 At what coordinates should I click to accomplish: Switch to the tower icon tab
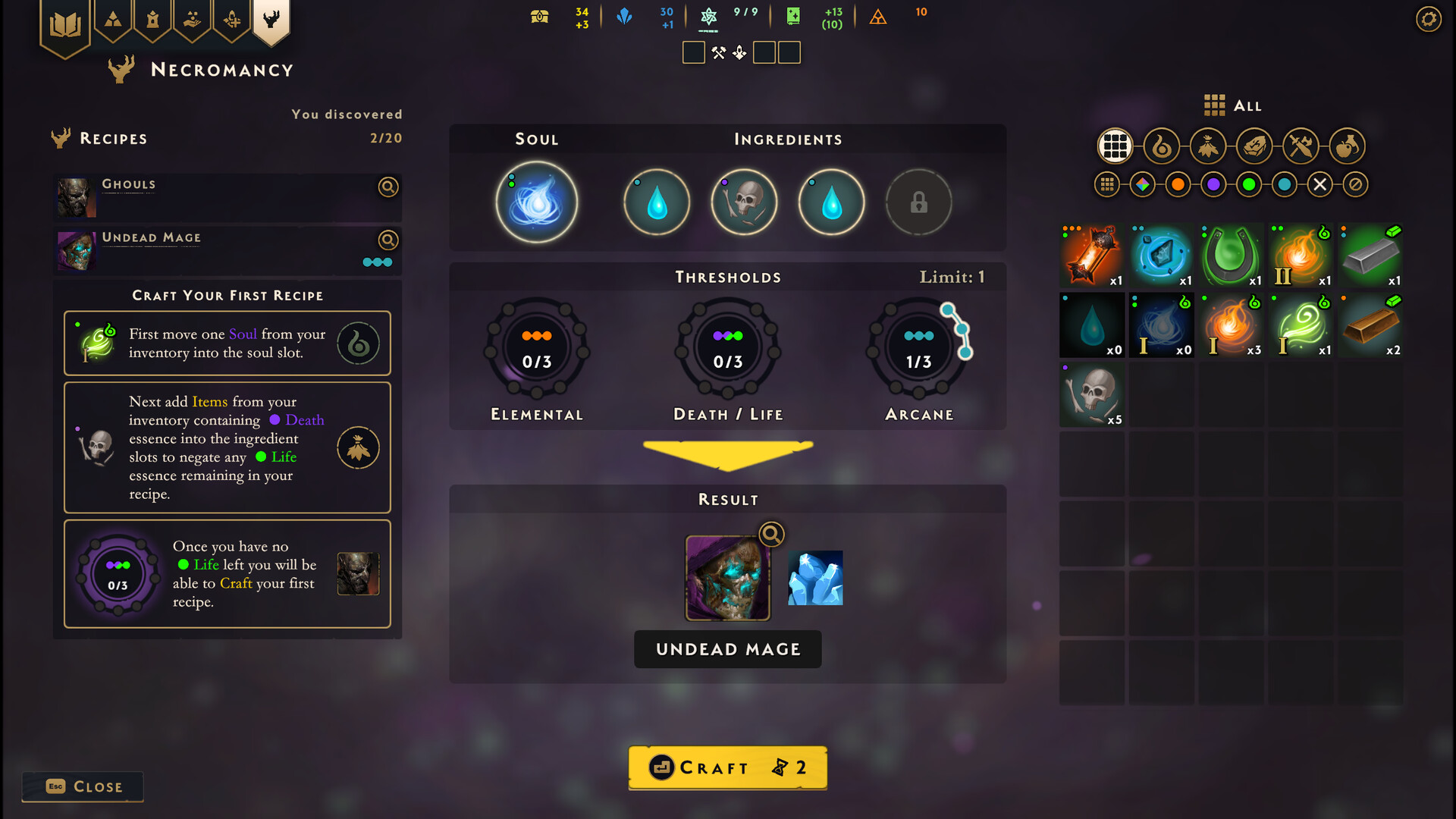153,21
